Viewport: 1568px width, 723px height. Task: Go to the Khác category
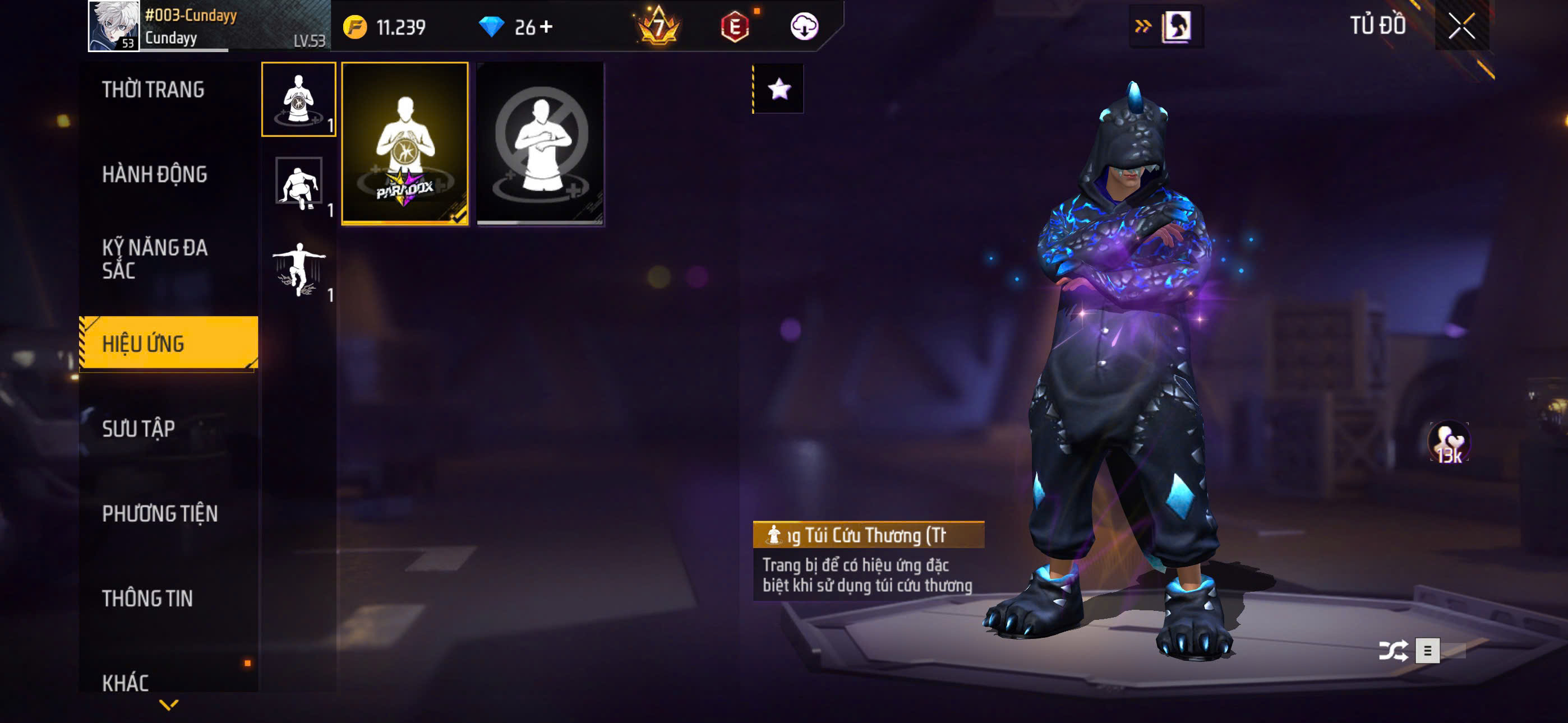click(126, 682)
